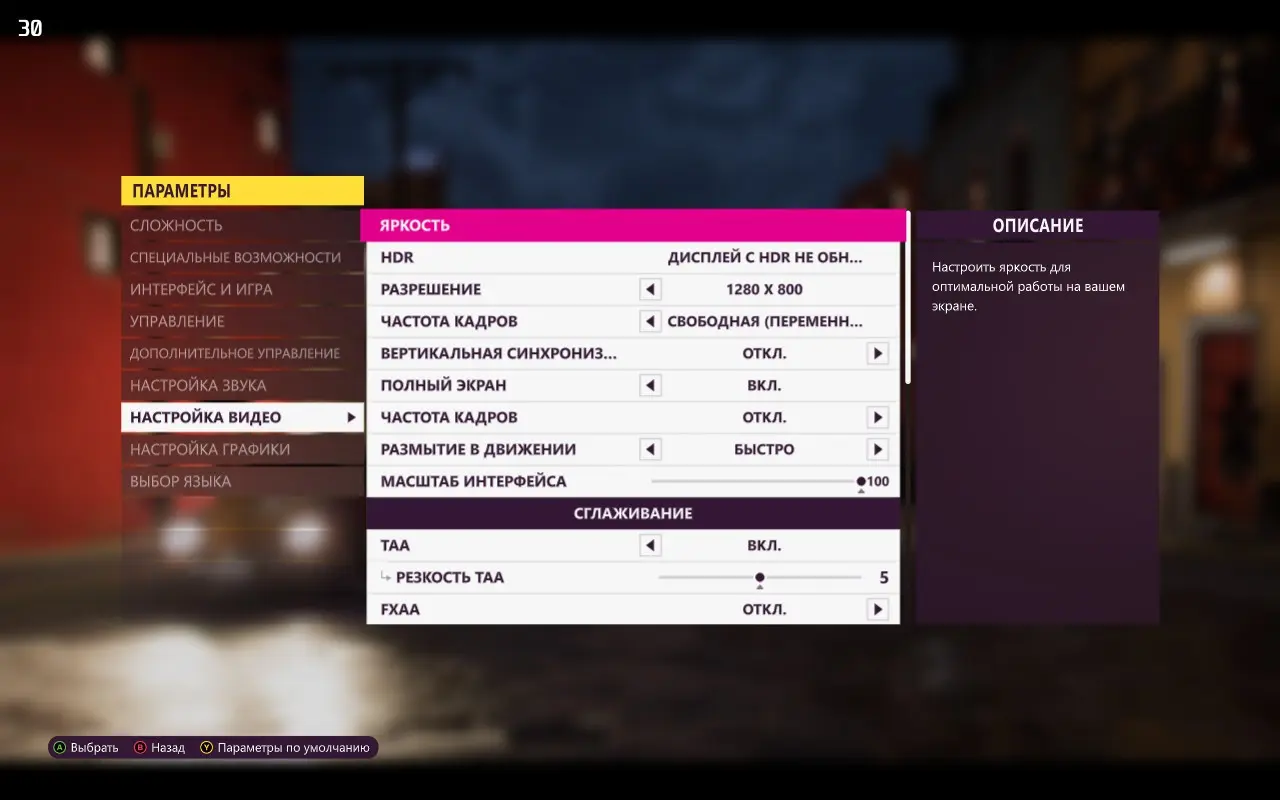Switch to Настройка звука
The width and height of the screenshot is (1280, 800).
[x=198, y=385]
